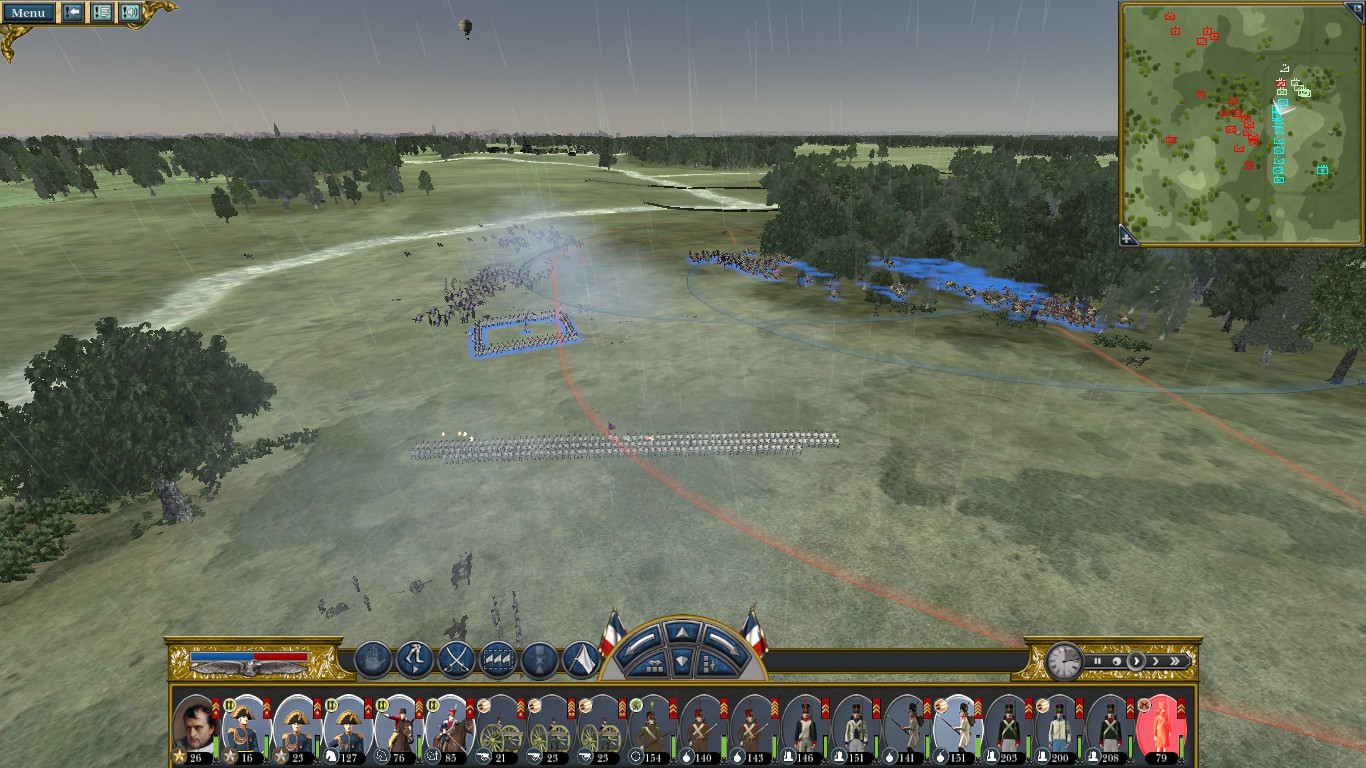This screenshot has height=768, width=1366.
Task: Pause the battle
Action: point(1097,661)
